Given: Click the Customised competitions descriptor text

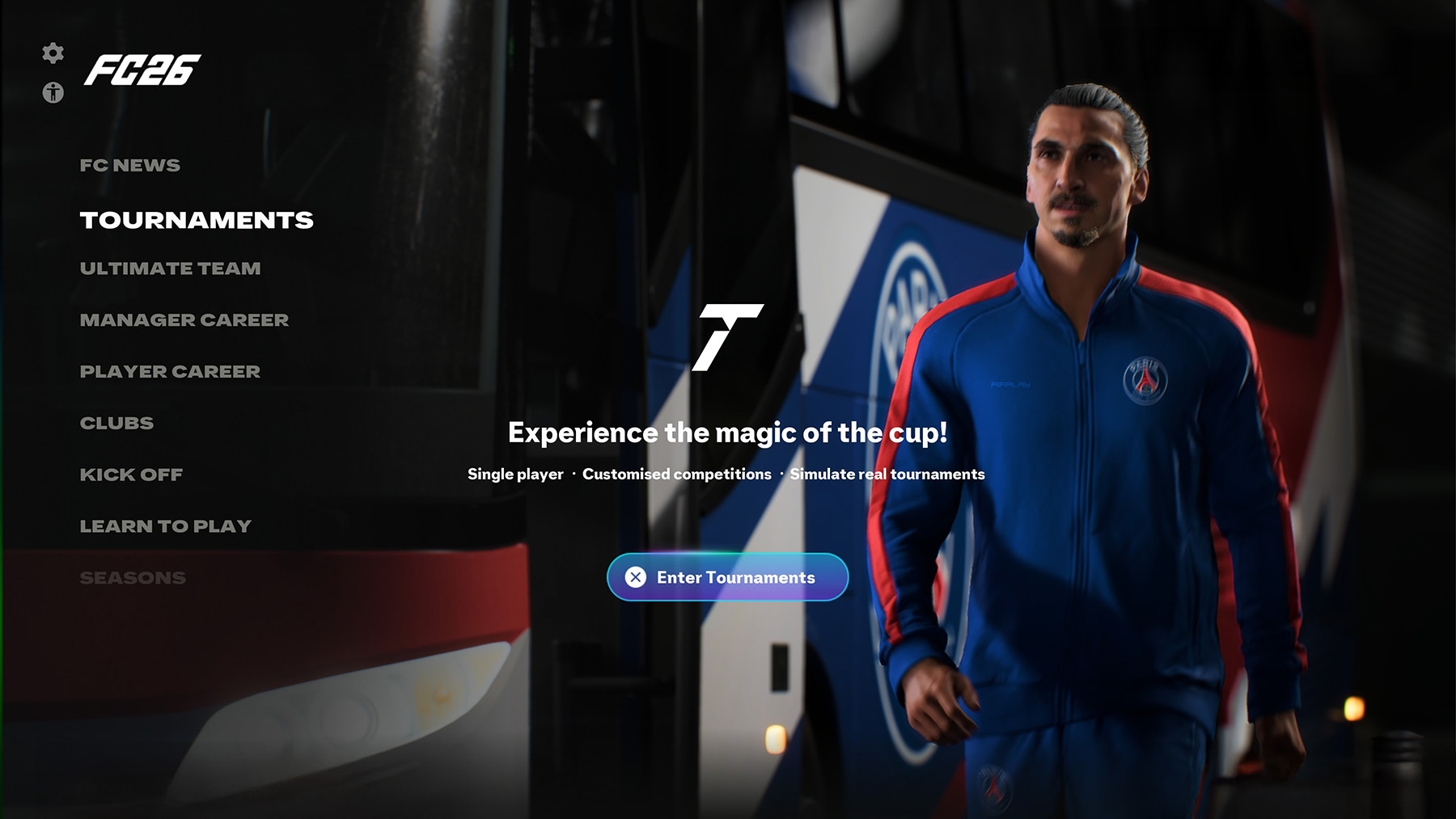Looking at the screenshot, I should pyautogui.click(x=675, y=475).
